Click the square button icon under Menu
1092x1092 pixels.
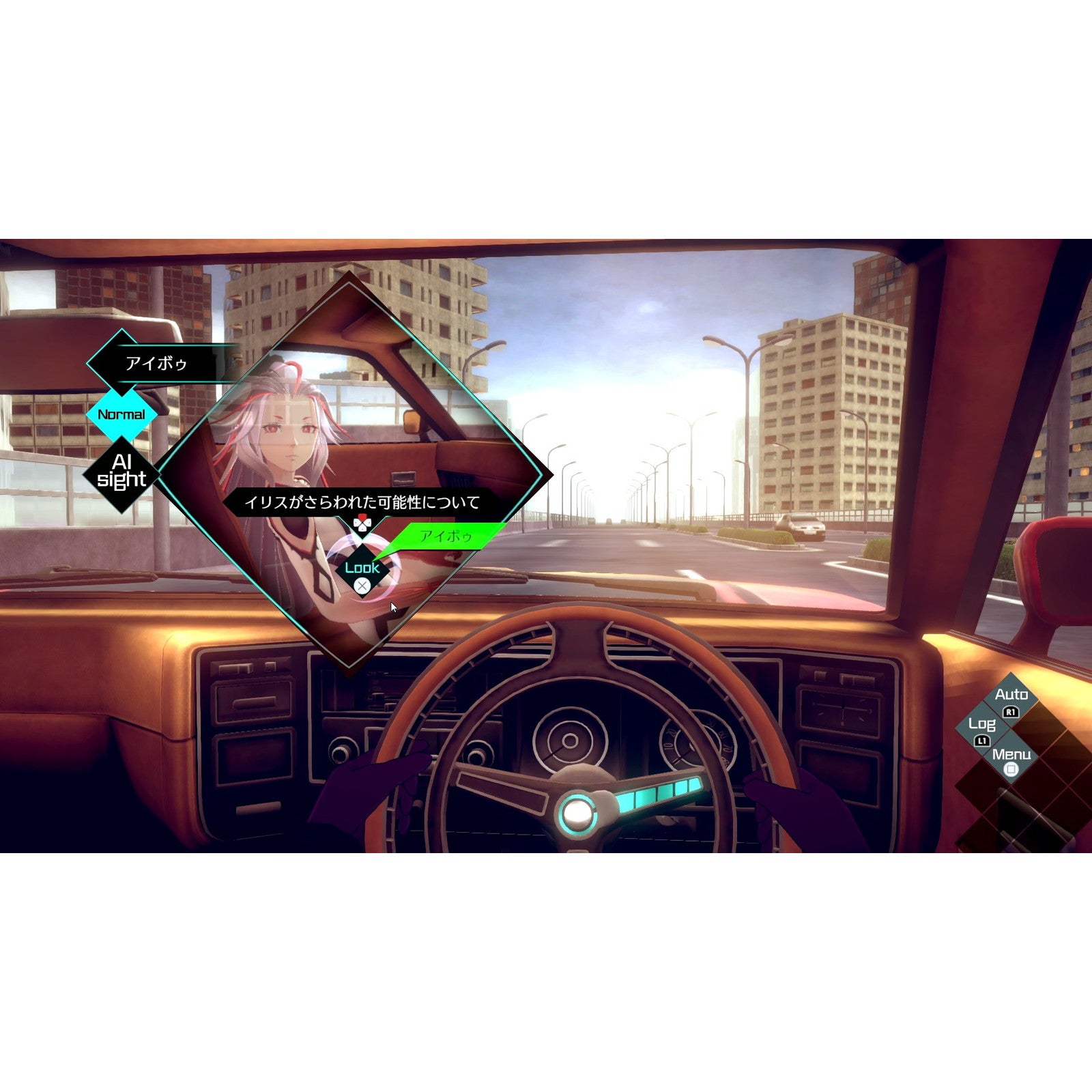pyautogui.click(x=1011, y=768)
